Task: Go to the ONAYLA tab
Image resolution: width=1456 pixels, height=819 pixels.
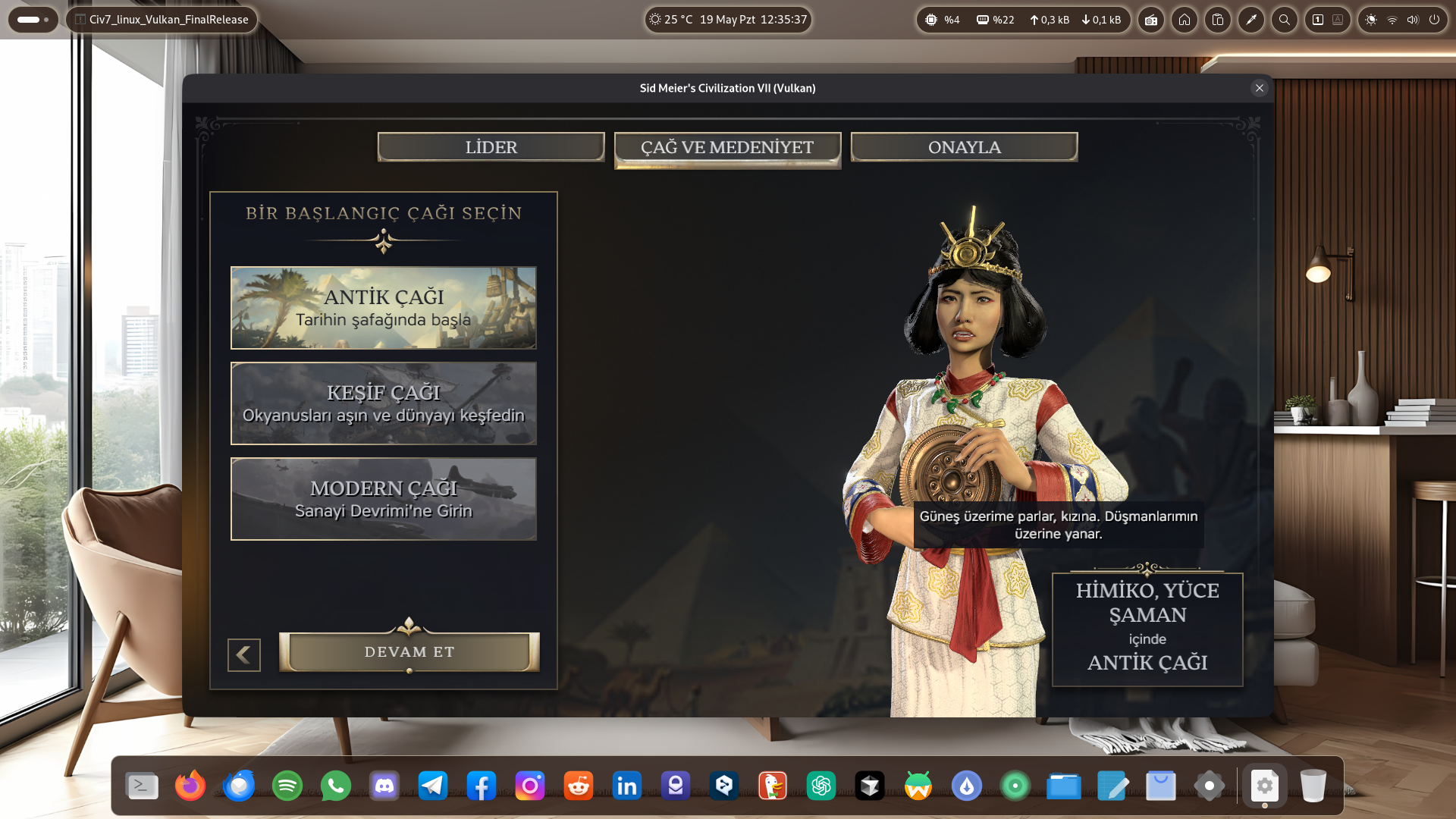Action: 964,147
